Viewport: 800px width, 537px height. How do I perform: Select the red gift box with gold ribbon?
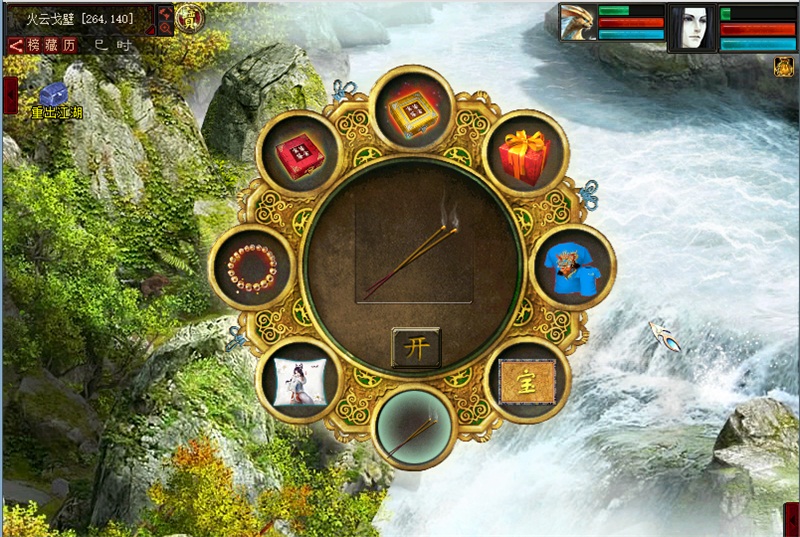click(x=525, y=153)
